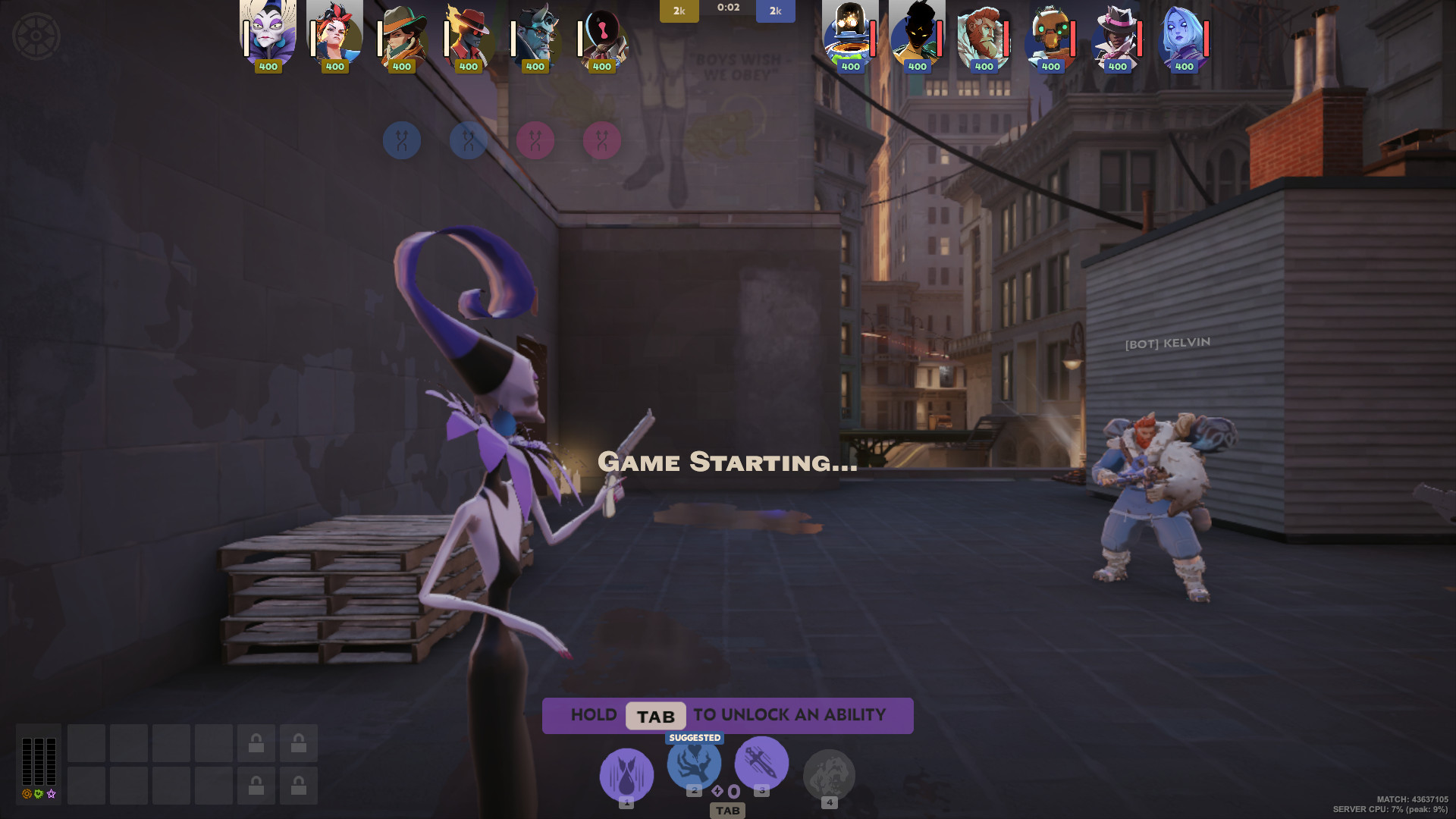Viewport: 1456px width, 819px height.
Task: Click the blue team's 2k souls counter
Action: tap(775, 11)
